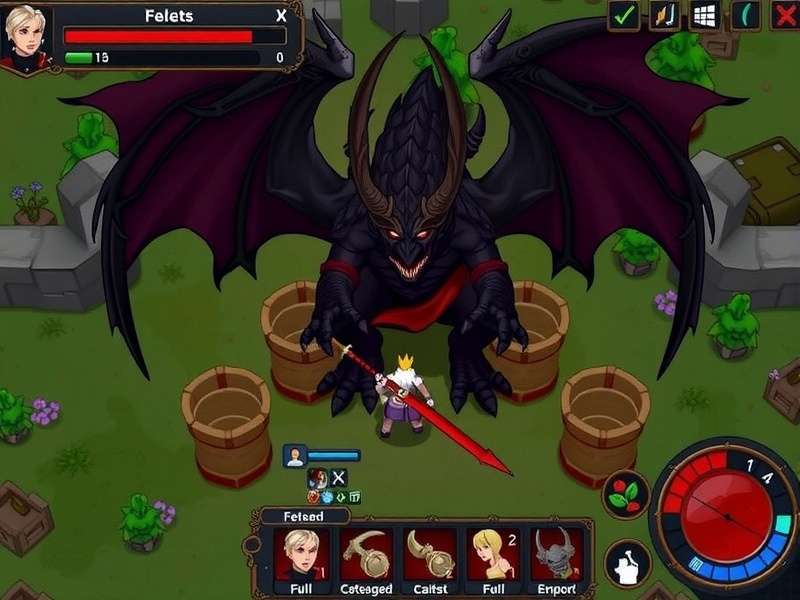The width and height of the screenshot is (800, 600).
Task: Close the Felets target panel
Action: (x=281, y=16)
